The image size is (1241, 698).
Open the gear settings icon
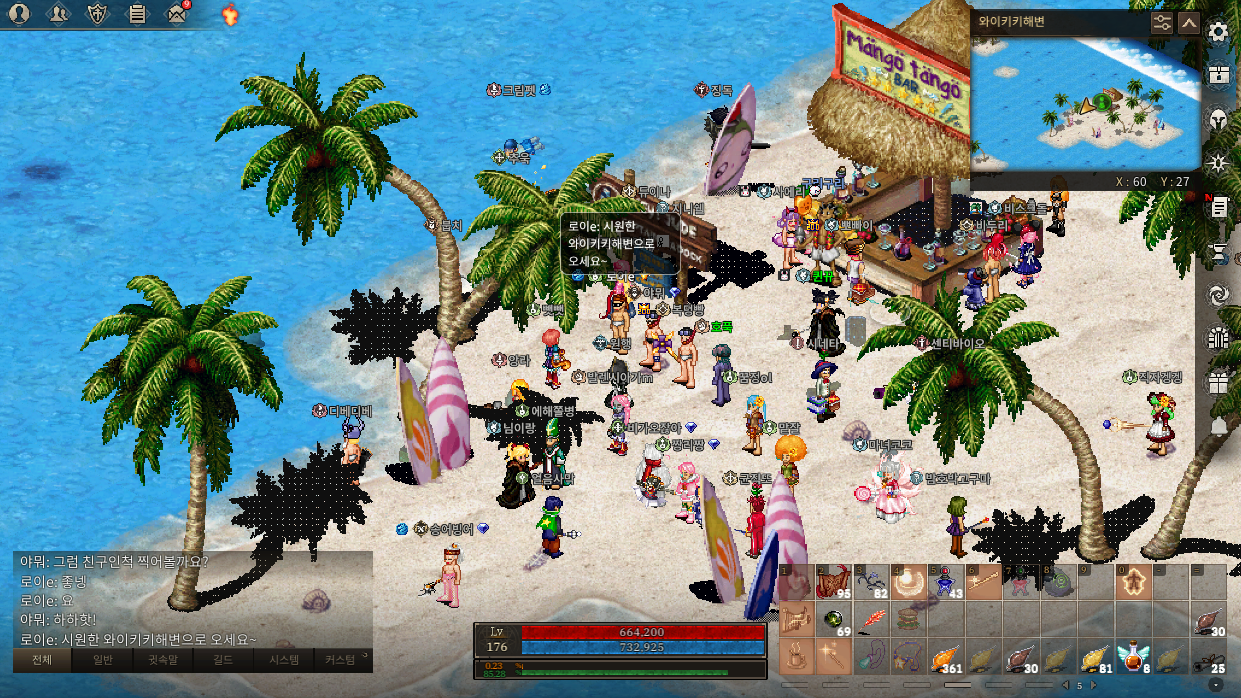(1218, 32)
